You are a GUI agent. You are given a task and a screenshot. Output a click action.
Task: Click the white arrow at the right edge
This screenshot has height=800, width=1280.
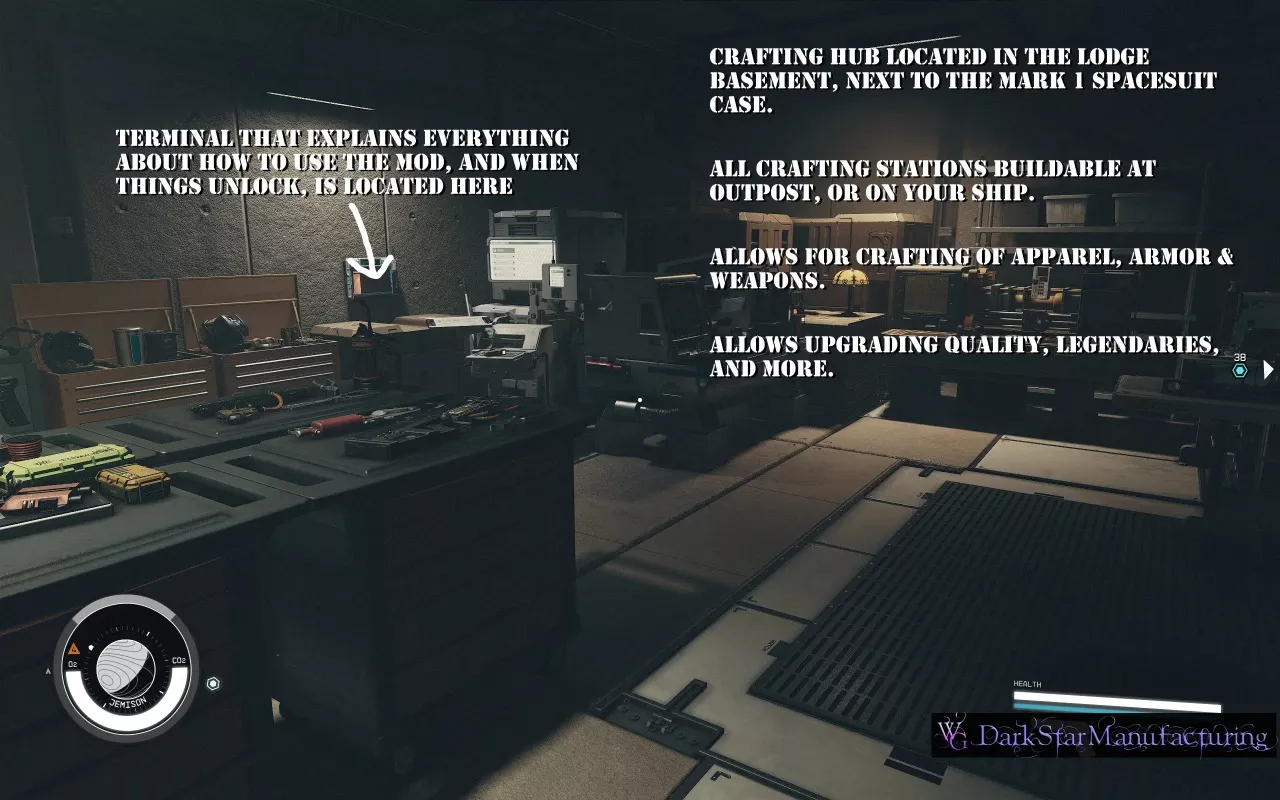pos(1268,369)
